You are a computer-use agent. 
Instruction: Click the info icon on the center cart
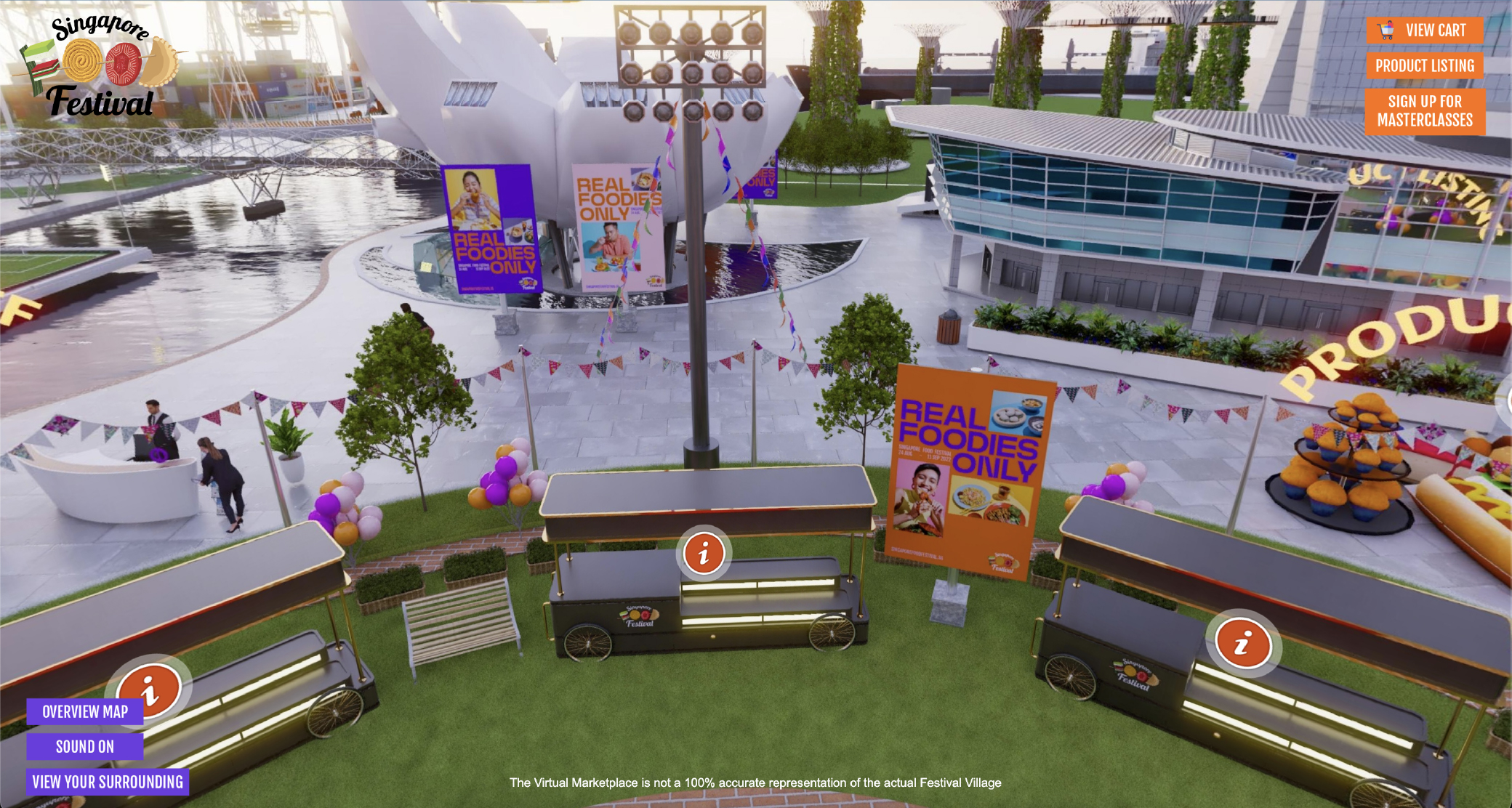point(703,554)
